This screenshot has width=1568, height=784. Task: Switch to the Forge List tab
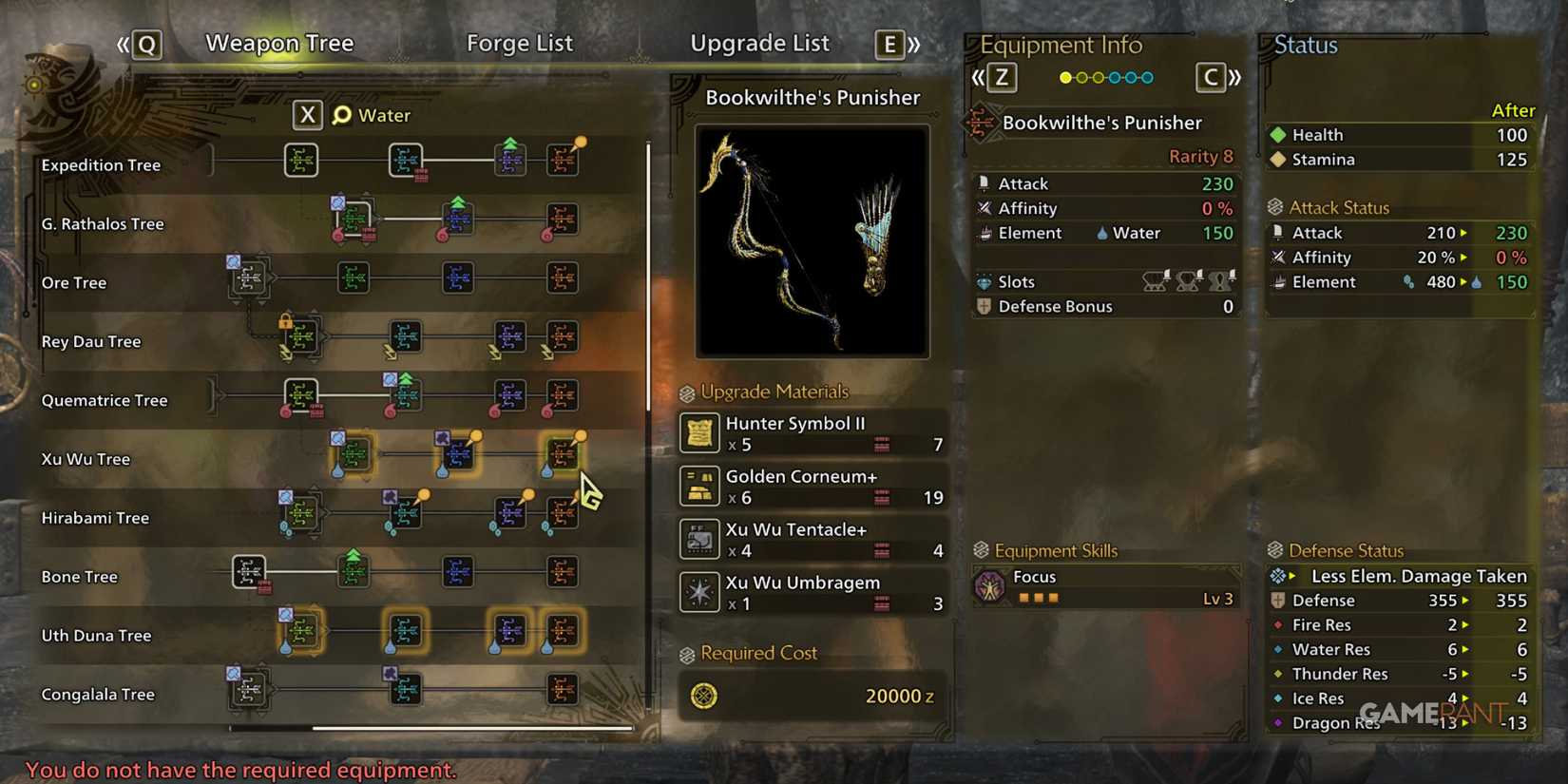tap(519, 43)
